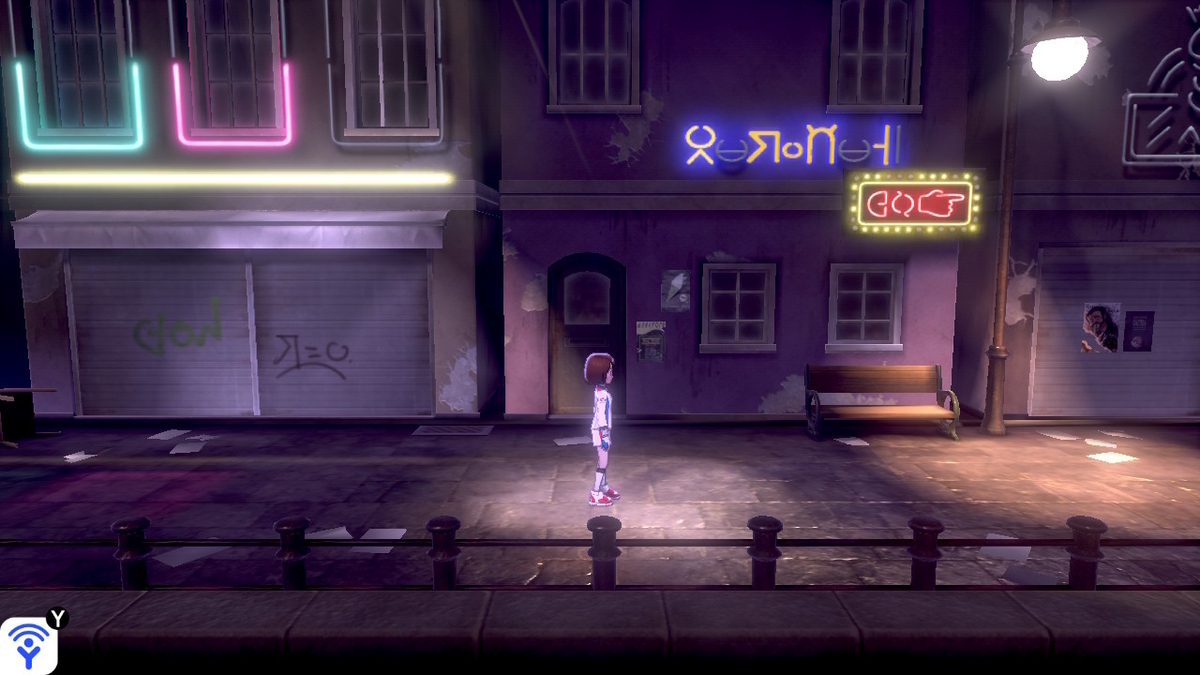
Task: Open the Y-Comm wireless icon
Action: coord(29,645)
